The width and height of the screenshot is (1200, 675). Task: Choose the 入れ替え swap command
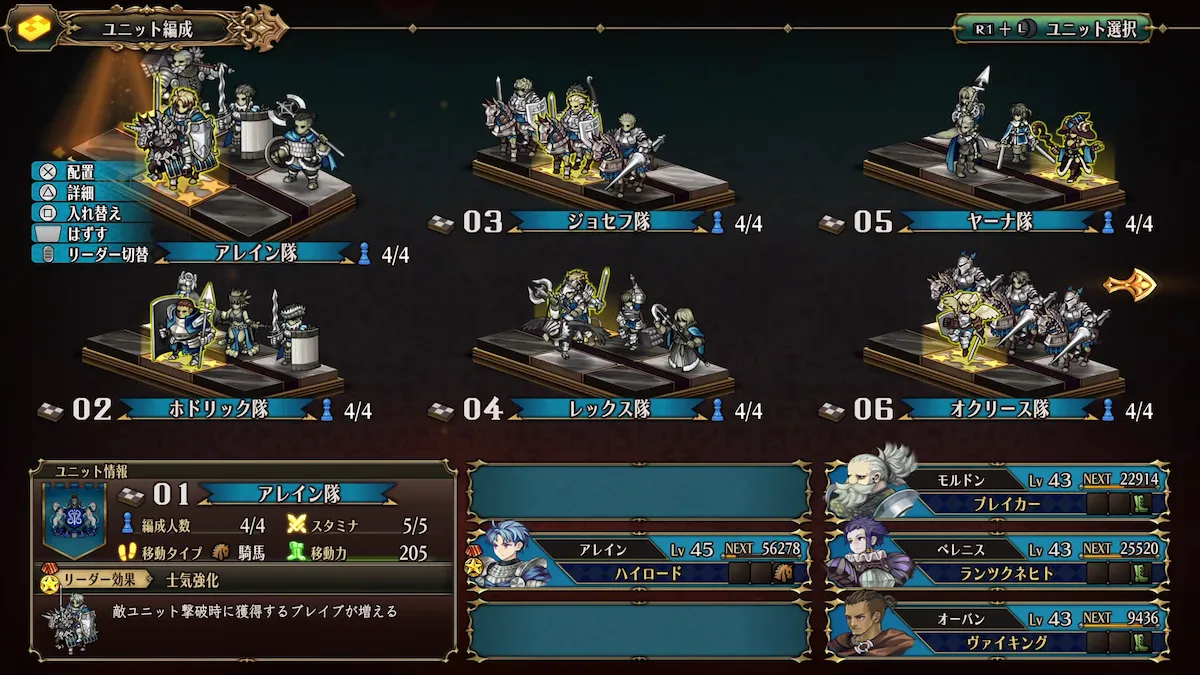tap(88, 212)
